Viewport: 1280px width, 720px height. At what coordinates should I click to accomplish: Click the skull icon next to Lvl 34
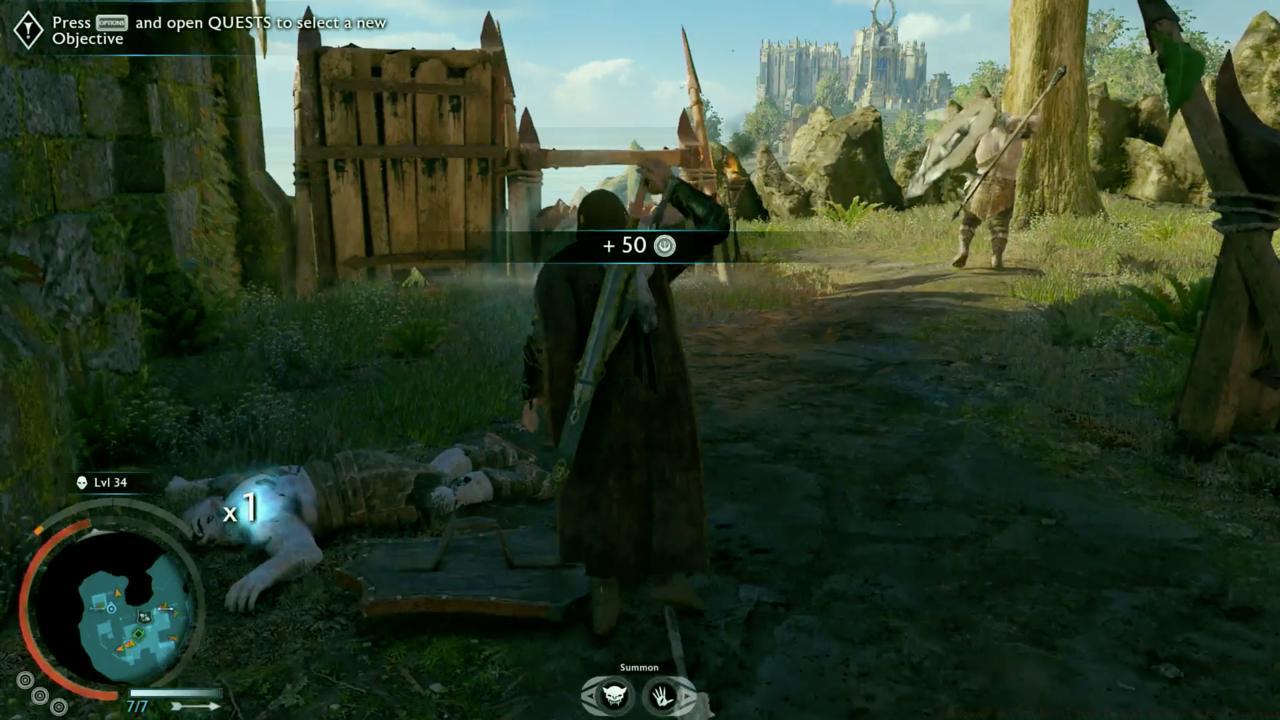[x=81, y=482]
